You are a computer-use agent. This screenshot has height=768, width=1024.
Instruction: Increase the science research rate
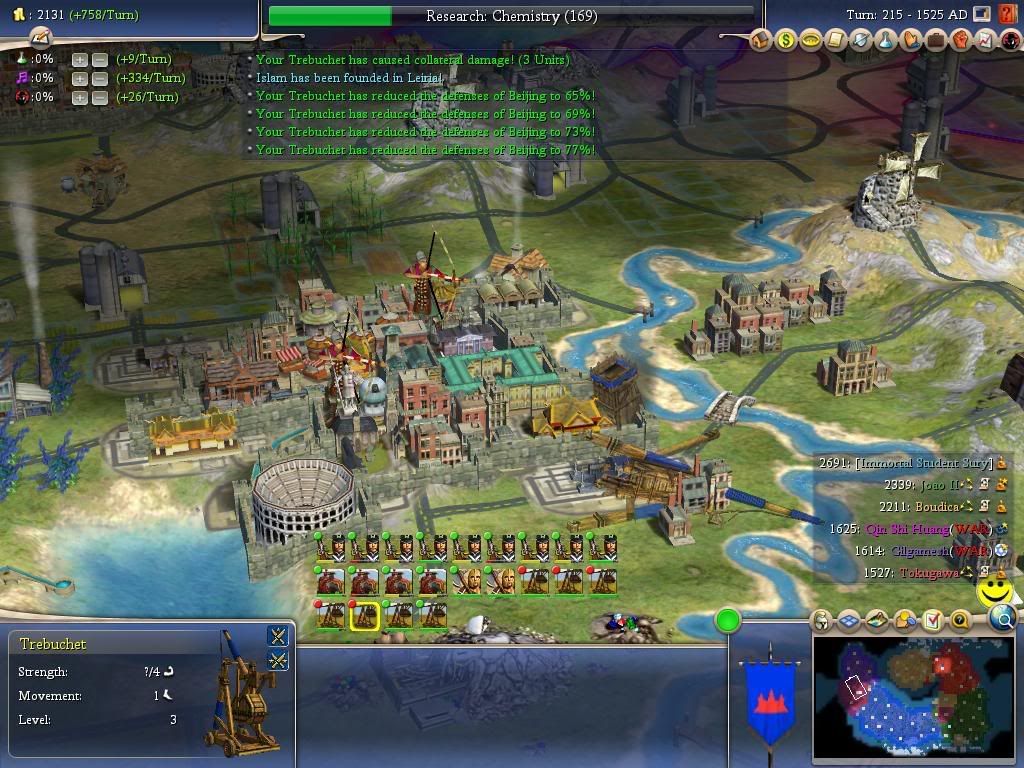[79, 59]
